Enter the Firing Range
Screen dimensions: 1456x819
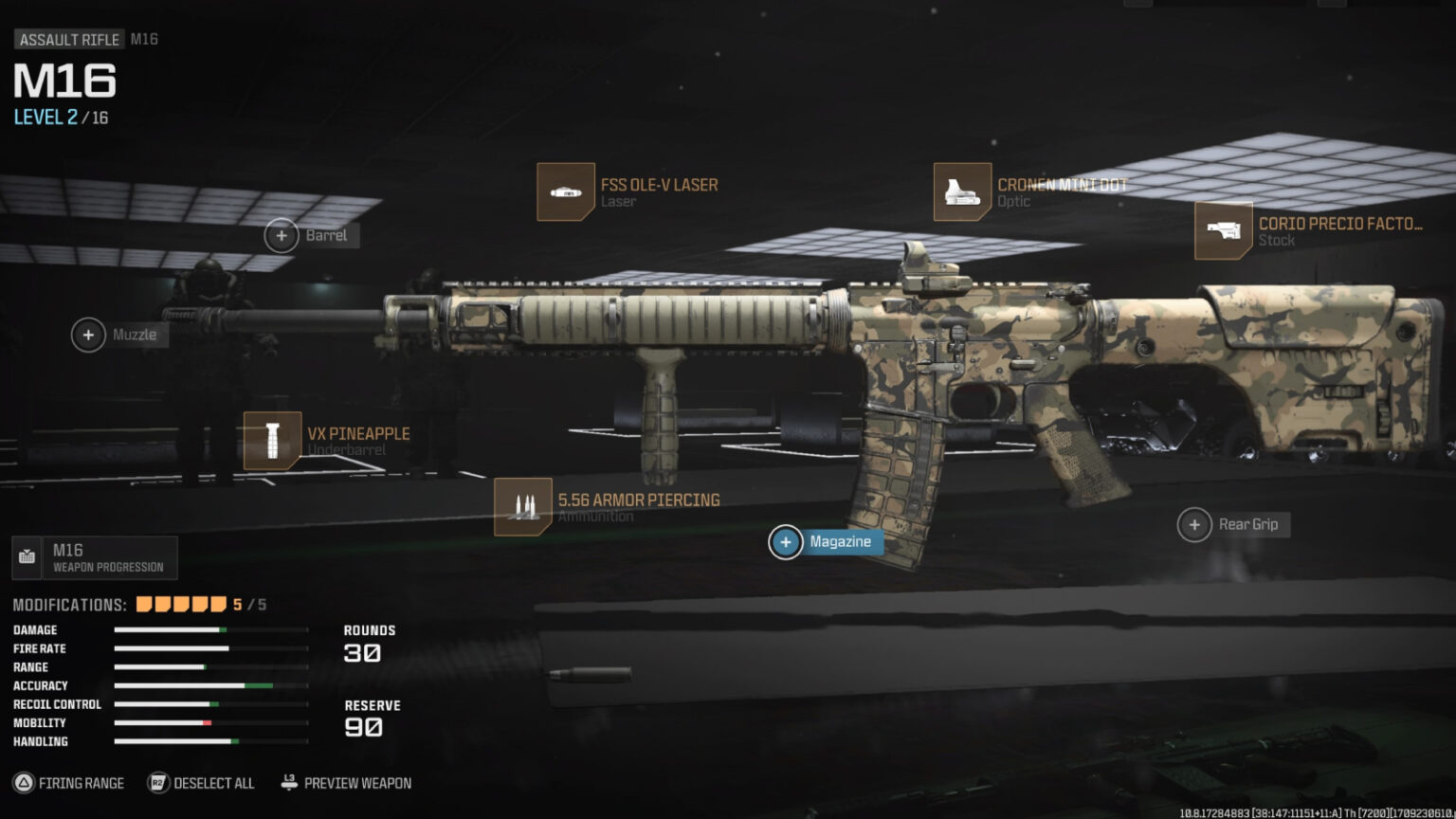[x=81, y=783]
